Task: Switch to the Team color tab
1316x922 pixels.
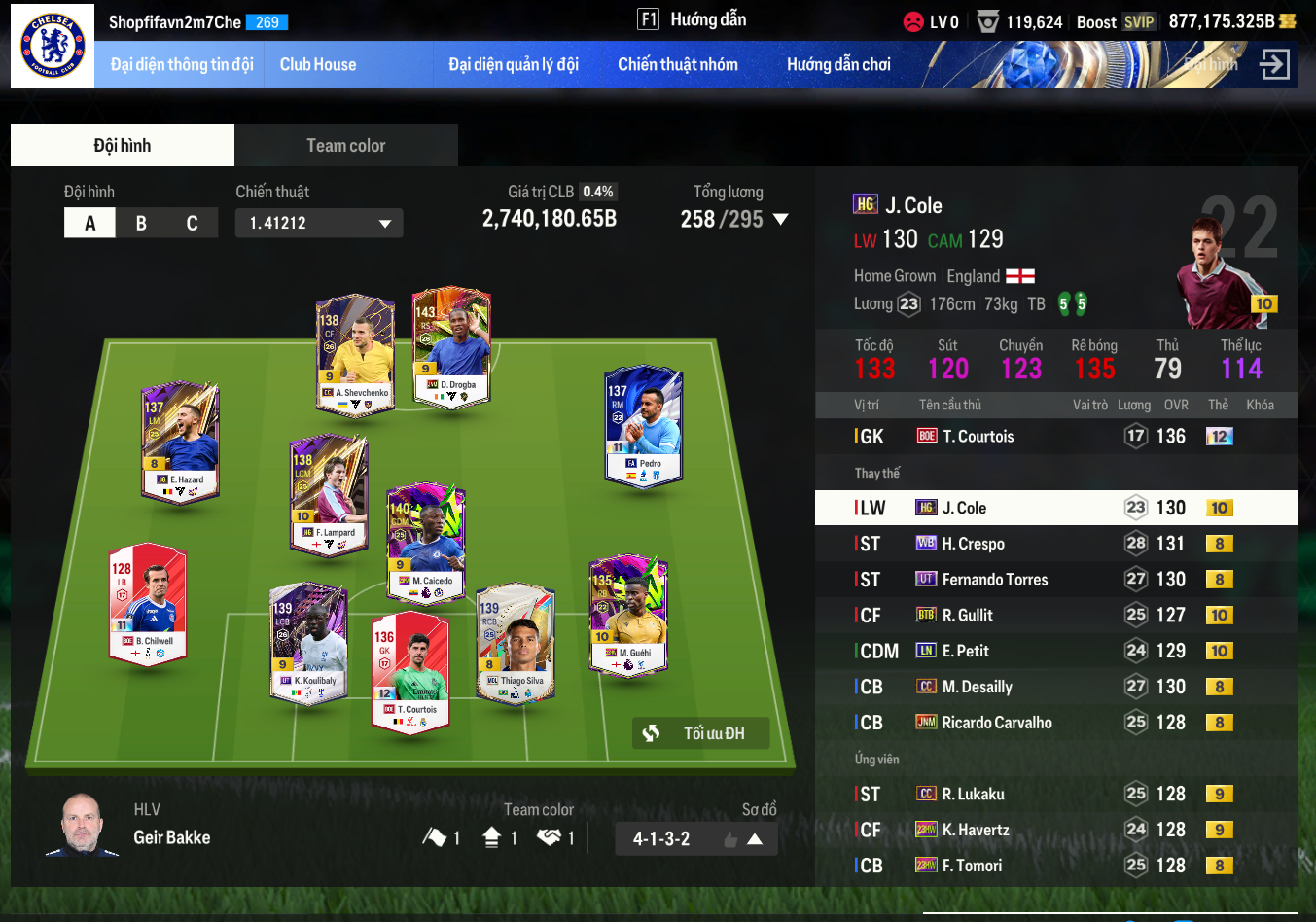Action: tap(345, 146)
